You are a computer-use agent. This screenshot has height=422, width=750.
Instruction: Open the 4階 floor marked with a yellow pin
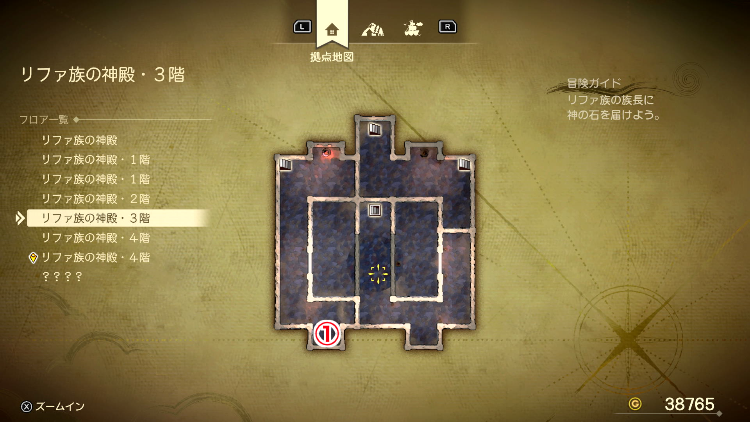[95, 257]
